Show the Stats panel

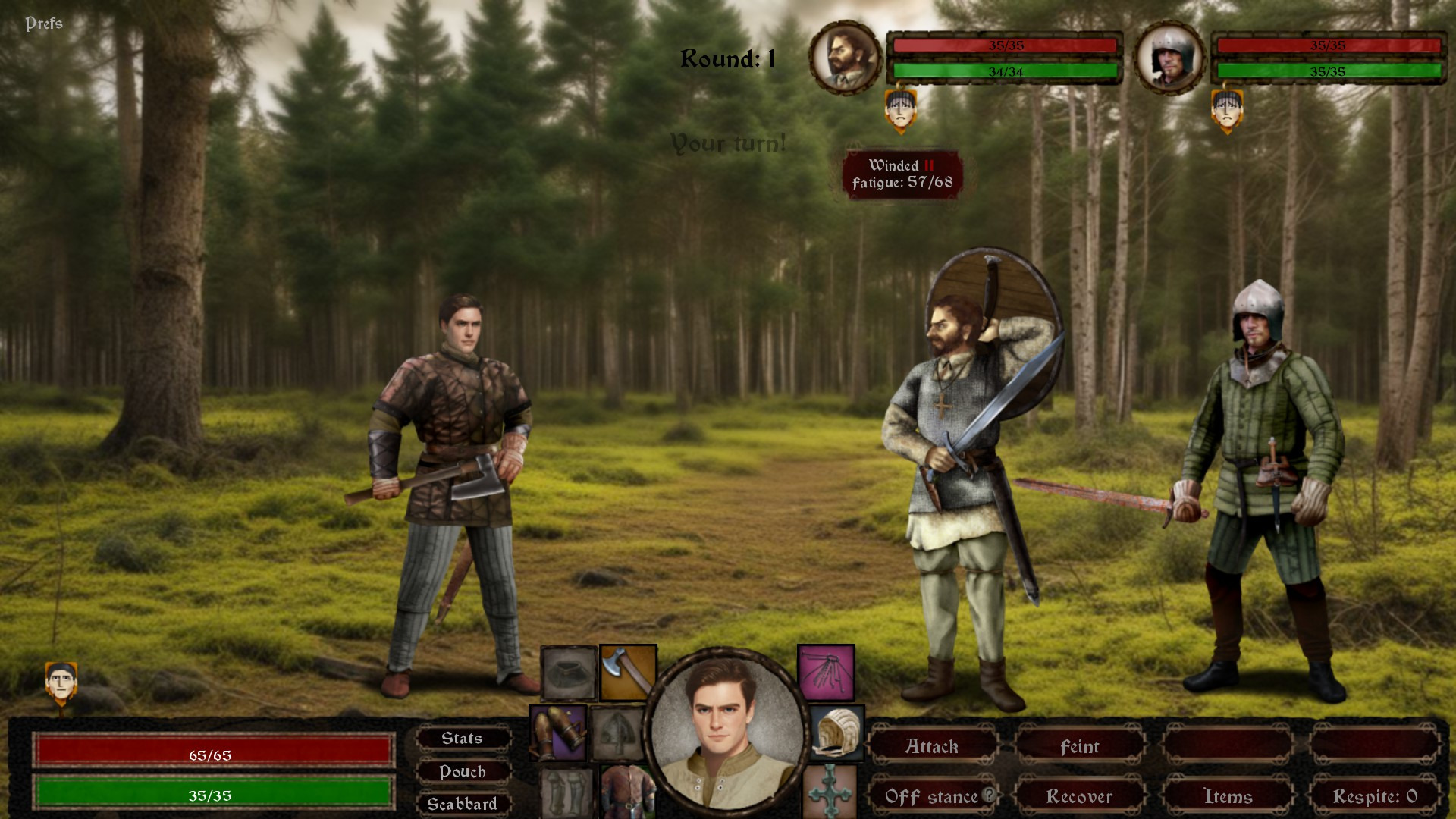click(x=462, y=739)
